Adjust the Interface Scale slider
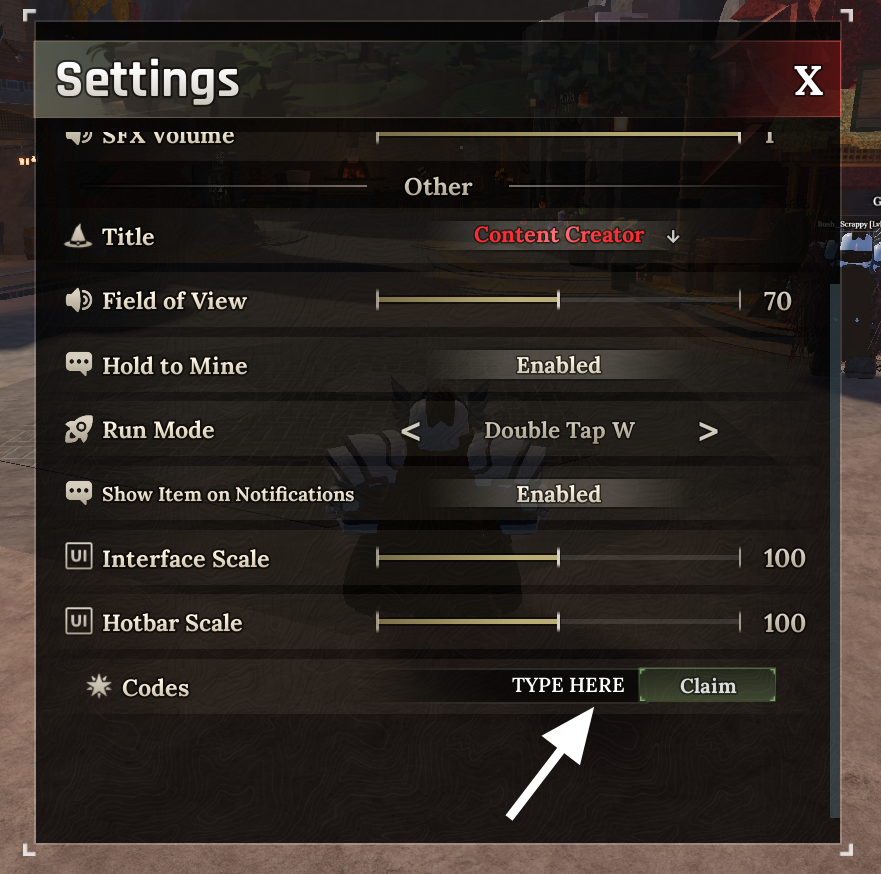Screen dimensions: 881x874 pyautogui.click(x=558, y=558)
